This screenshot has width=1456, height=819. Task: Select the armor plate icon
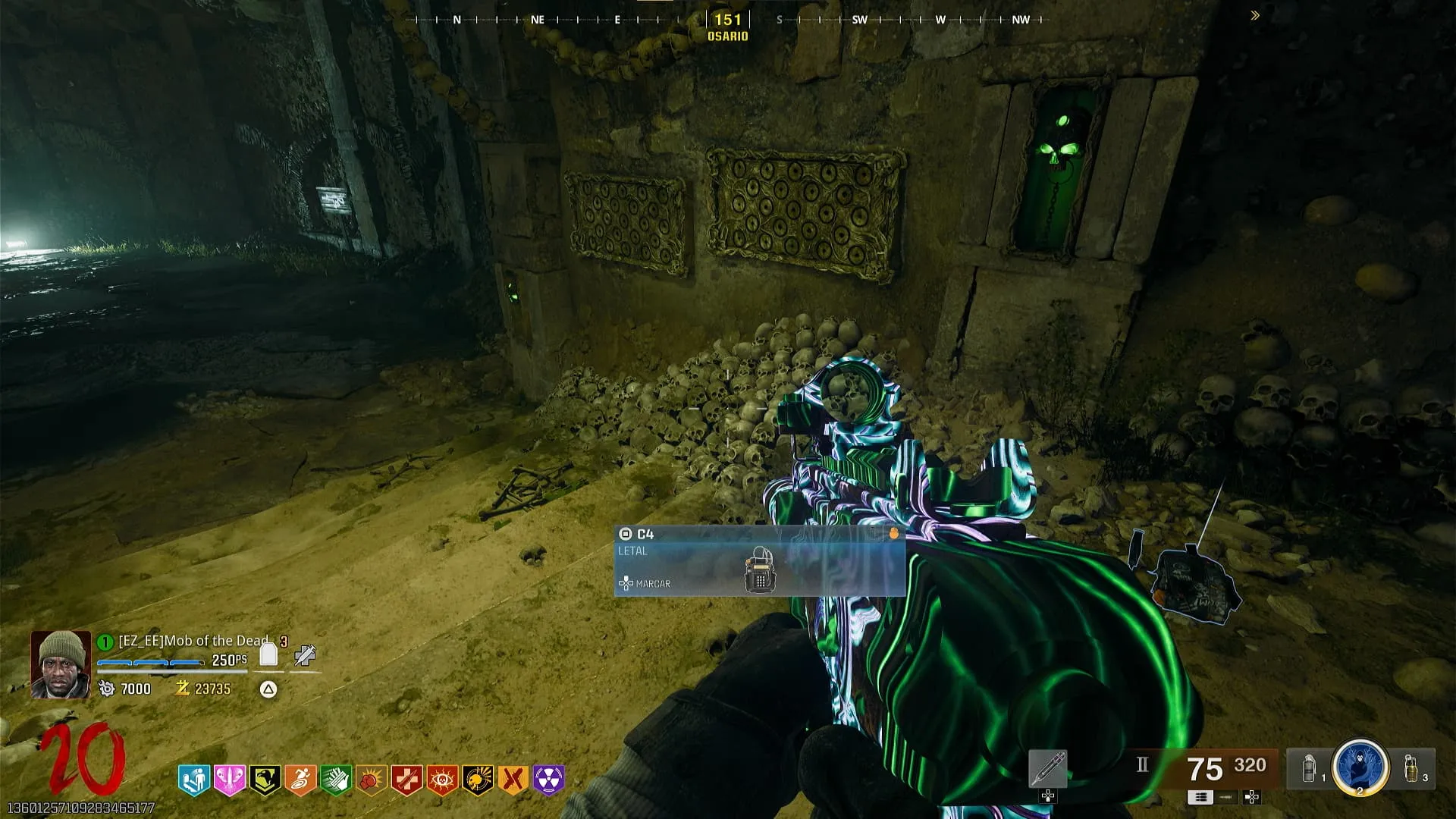tap(268, 654)
